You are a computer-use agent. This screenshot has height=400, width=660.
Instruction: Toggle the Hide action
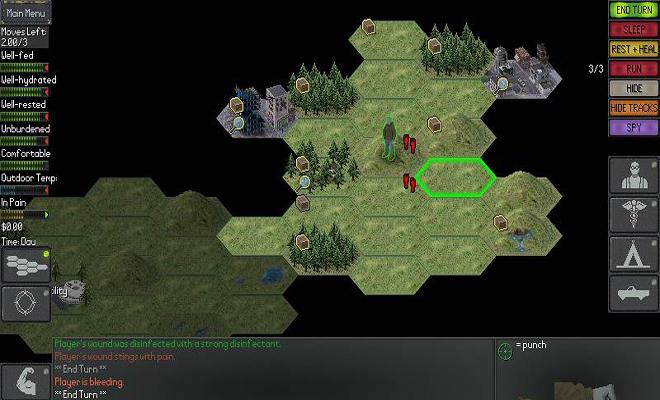(x=633, y=88)
